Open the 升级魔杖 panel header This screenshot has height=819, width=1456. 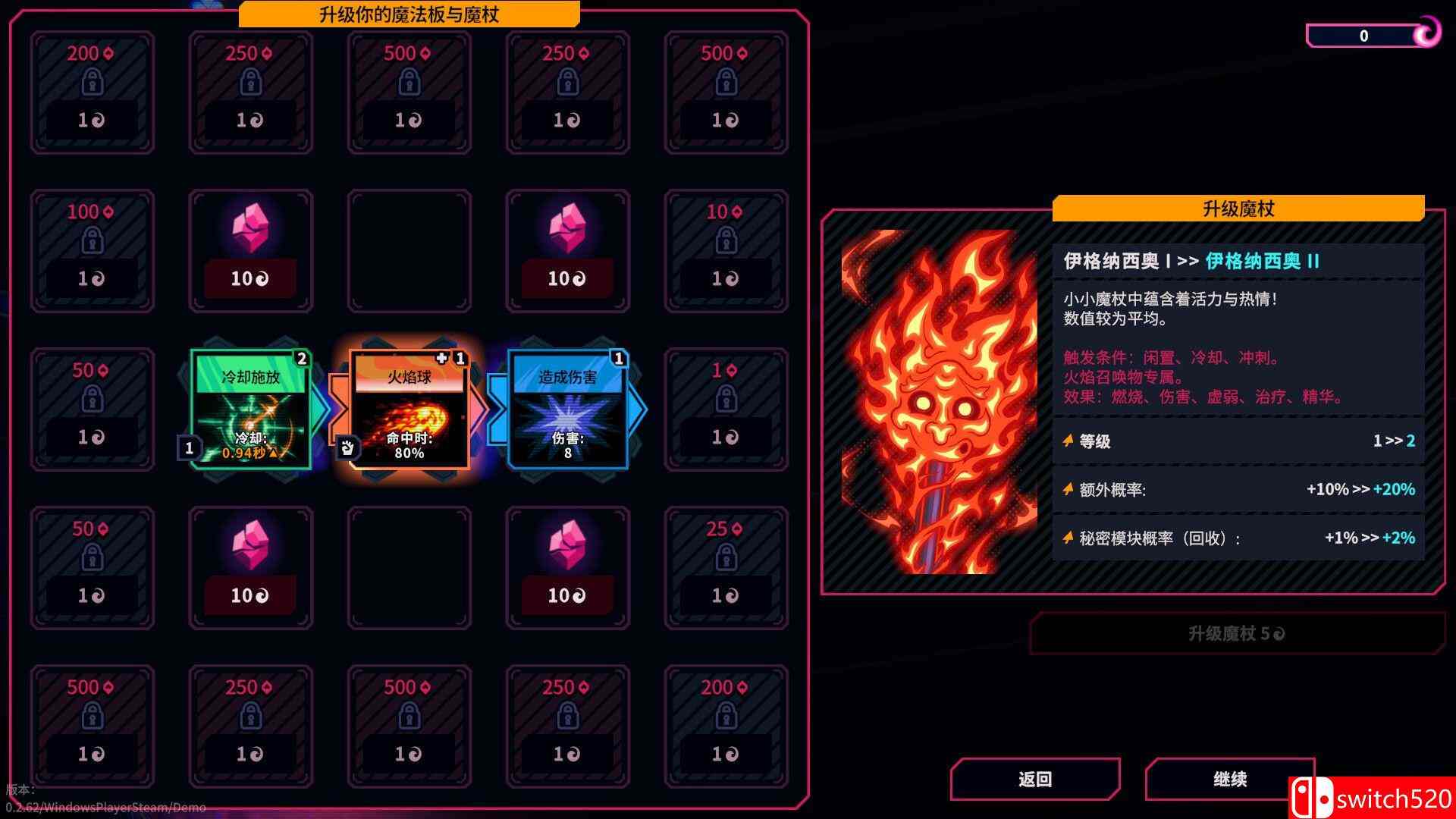pyautogui.click(x=1239, y=209)
